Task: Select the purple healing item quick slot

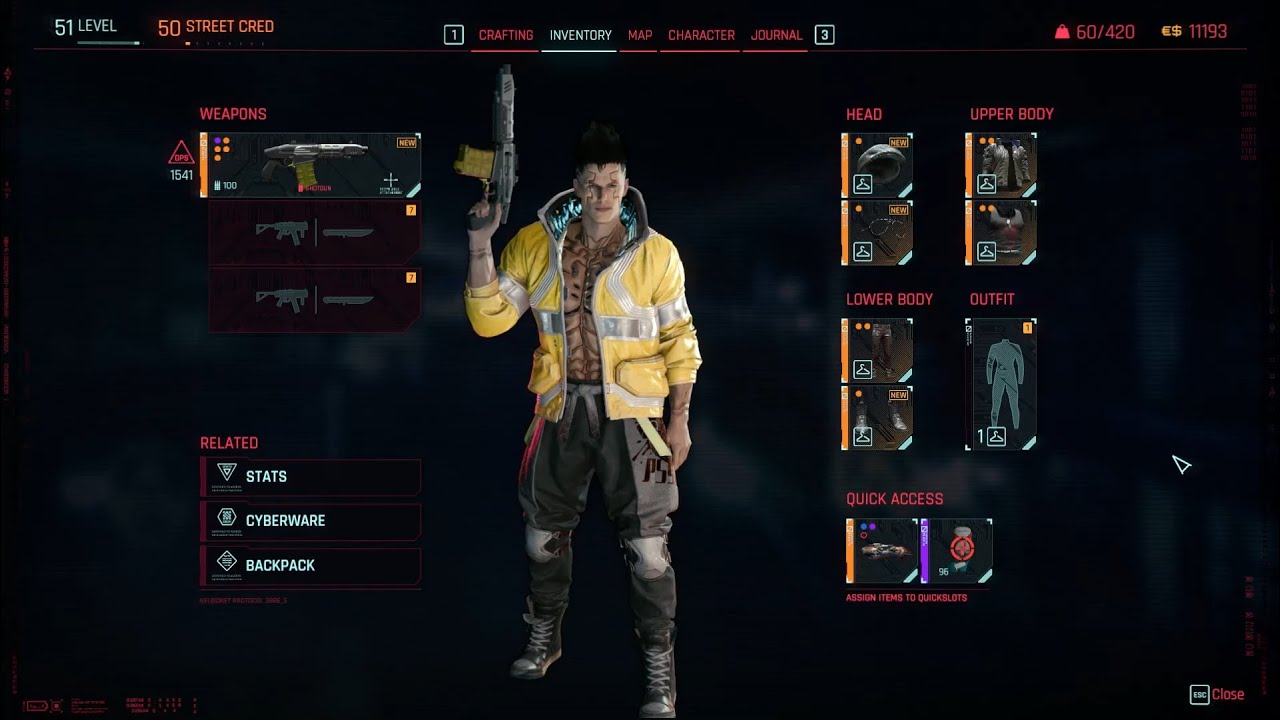Action: pyautogui.click(x=957, y=551)
